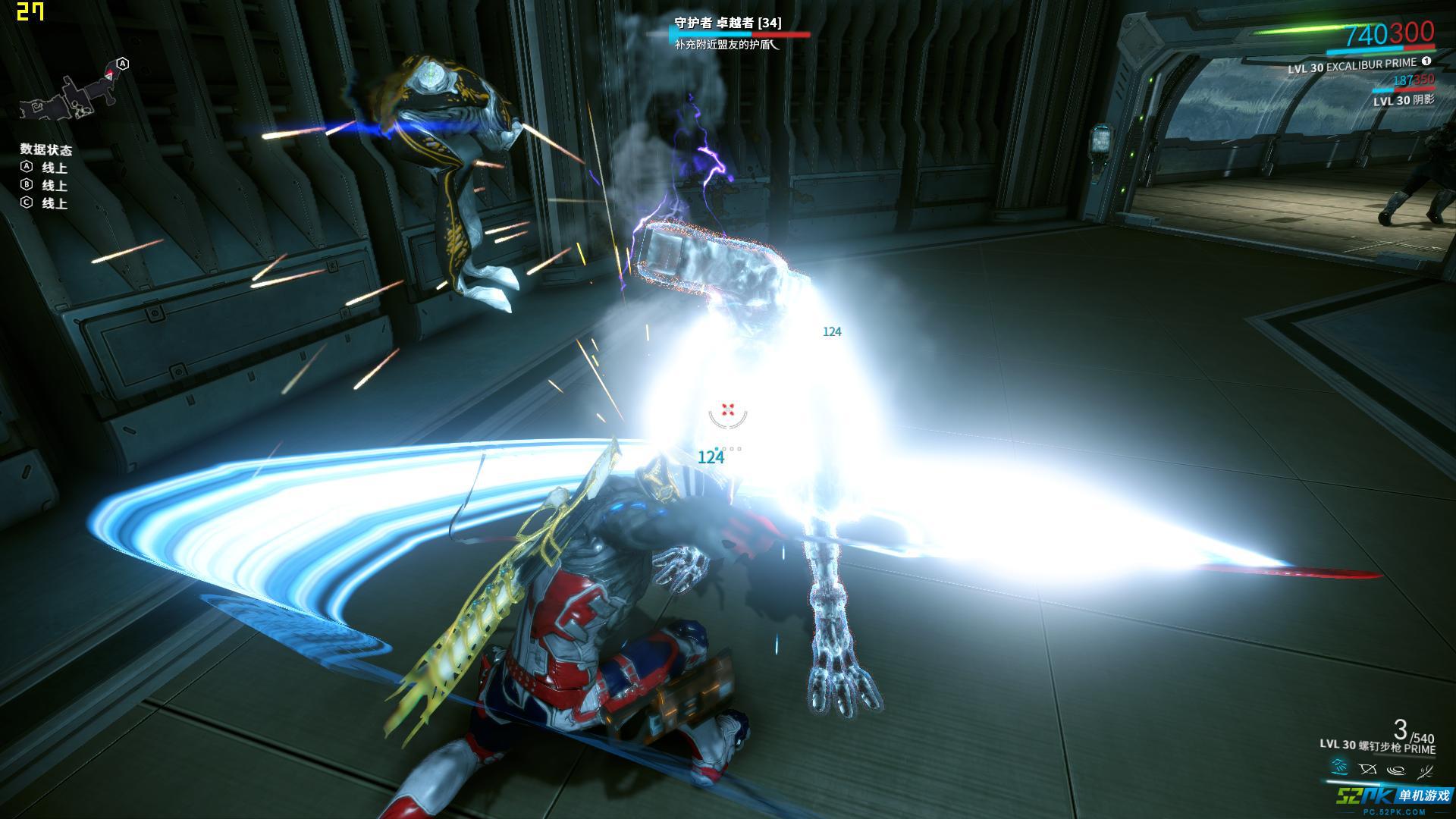This screenshot has height=819, width=1456.
Task: Select data terminal C status row
Action: [44, 203]
